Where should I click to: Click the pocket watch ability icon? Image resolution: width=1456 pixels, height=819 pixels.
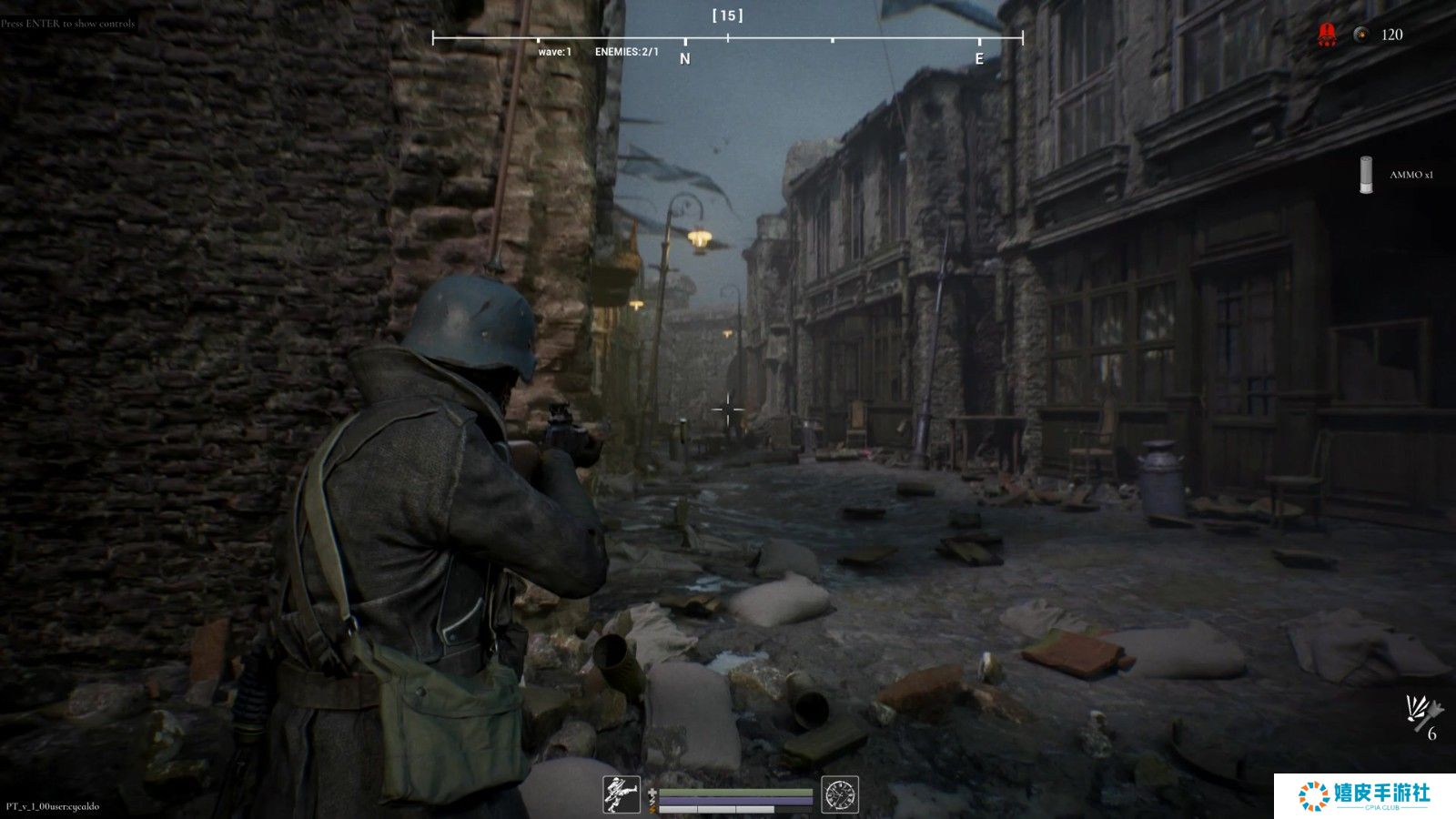tap(839, 794)
